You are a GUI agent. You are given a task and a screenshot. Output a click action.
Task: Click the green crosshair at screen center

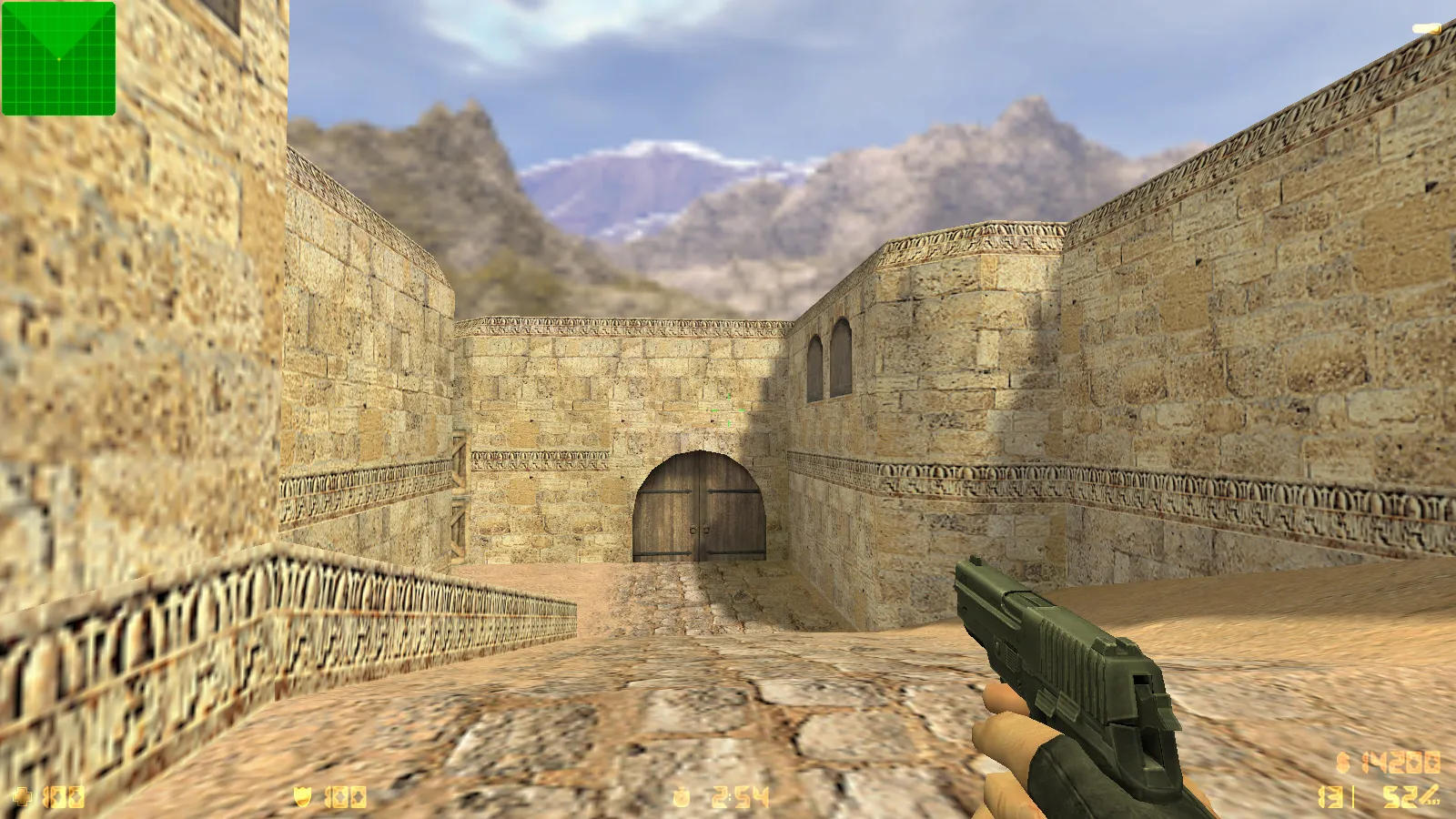click(728, 409)
